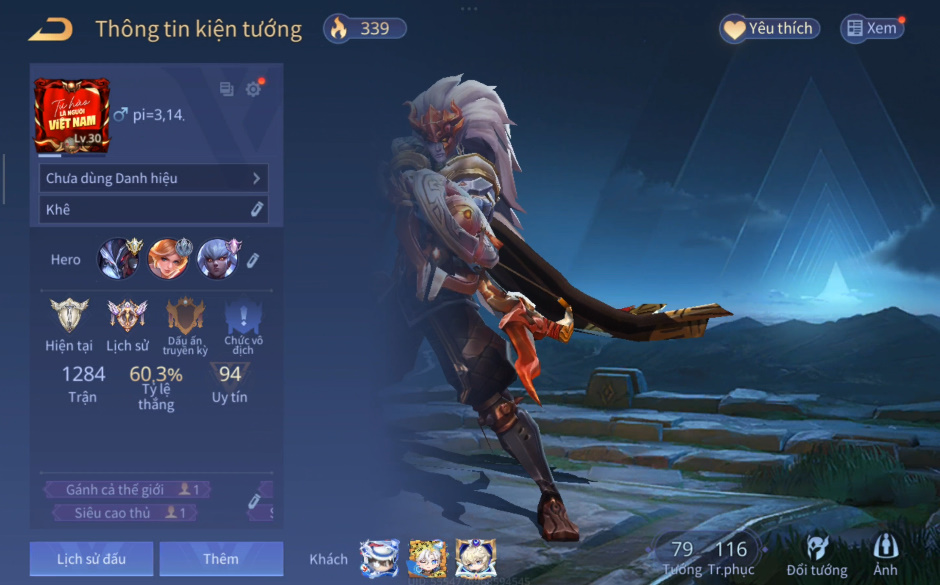The width and height of the screenshot is (940, 585).
Task: Choose the Đổi tướng option
Action: point(817,556)
